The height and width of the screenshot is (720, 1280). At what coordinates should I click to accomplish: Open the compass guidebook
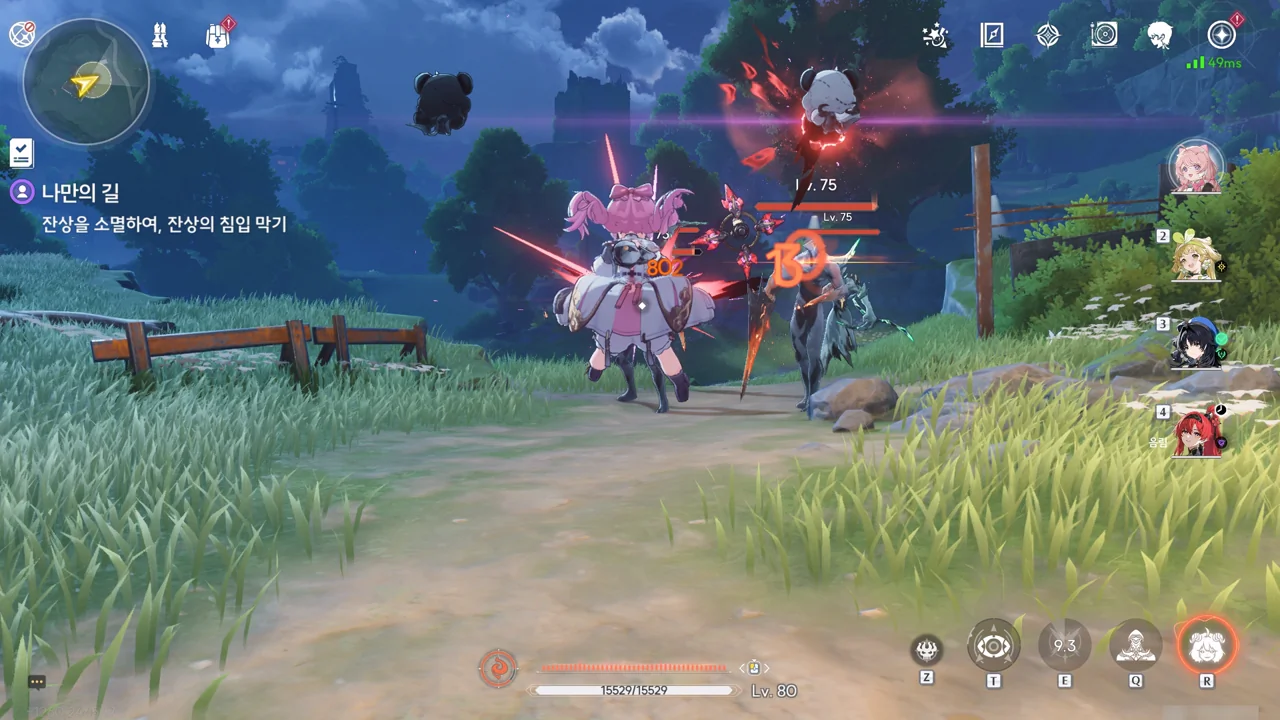(991, 36)
